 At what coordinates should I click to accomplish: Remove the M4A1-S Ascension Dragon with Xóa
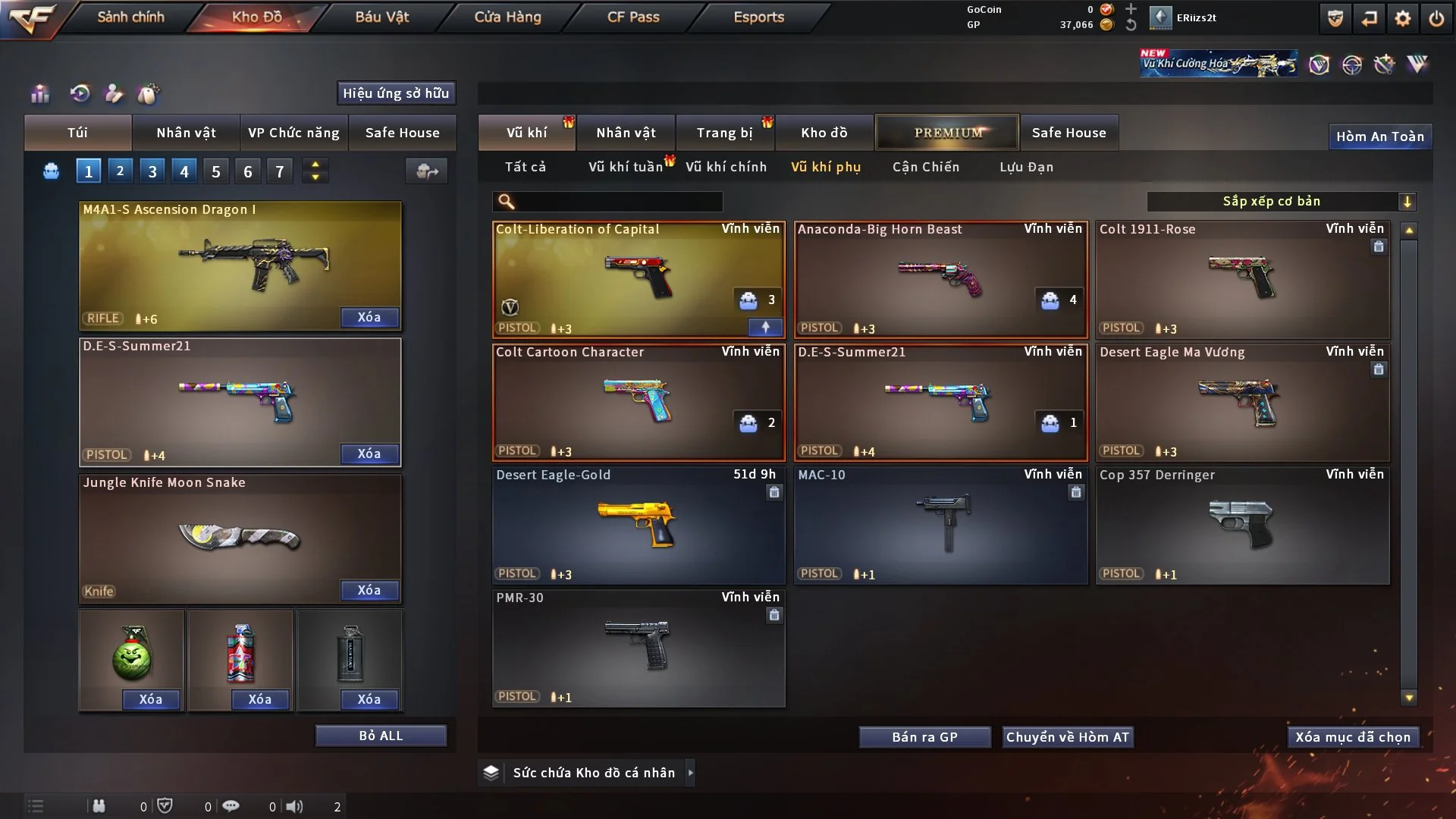coord(369,318)
